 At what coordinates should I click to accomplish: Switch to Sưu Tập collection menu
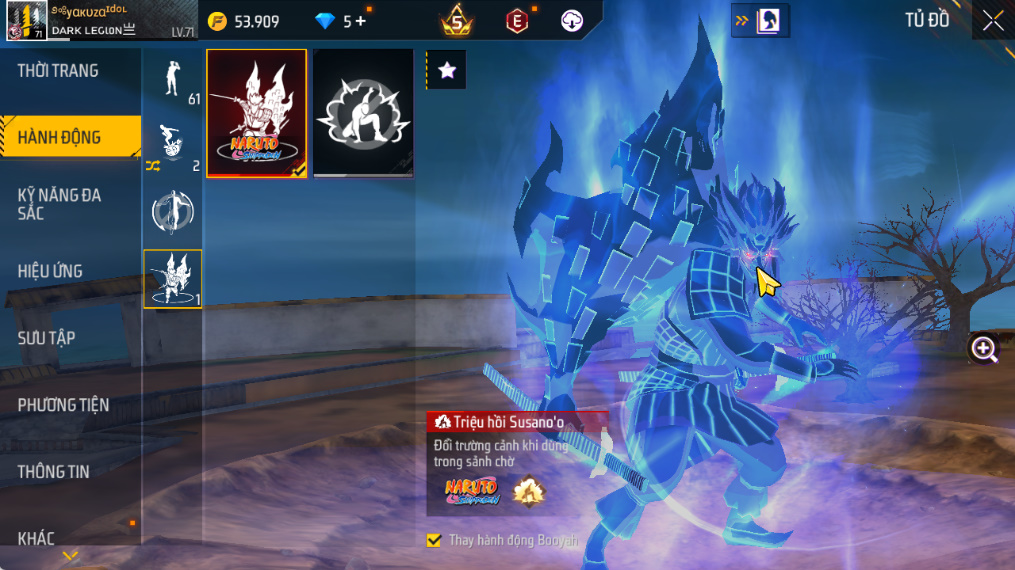(46, 338)
